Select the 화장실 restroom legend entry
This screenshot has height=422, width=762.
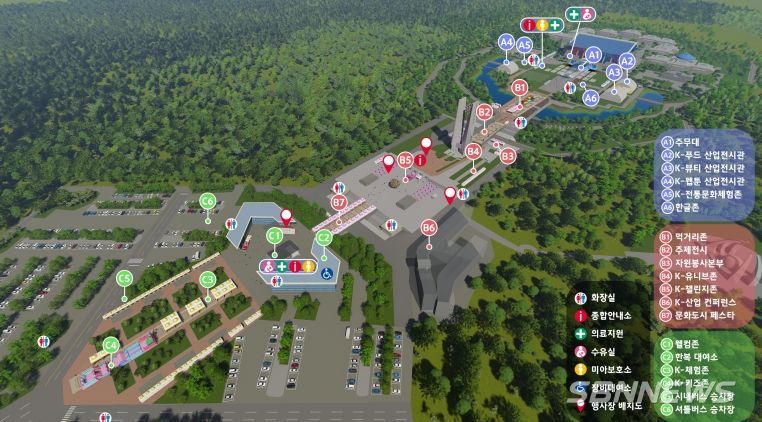[600, 298]
